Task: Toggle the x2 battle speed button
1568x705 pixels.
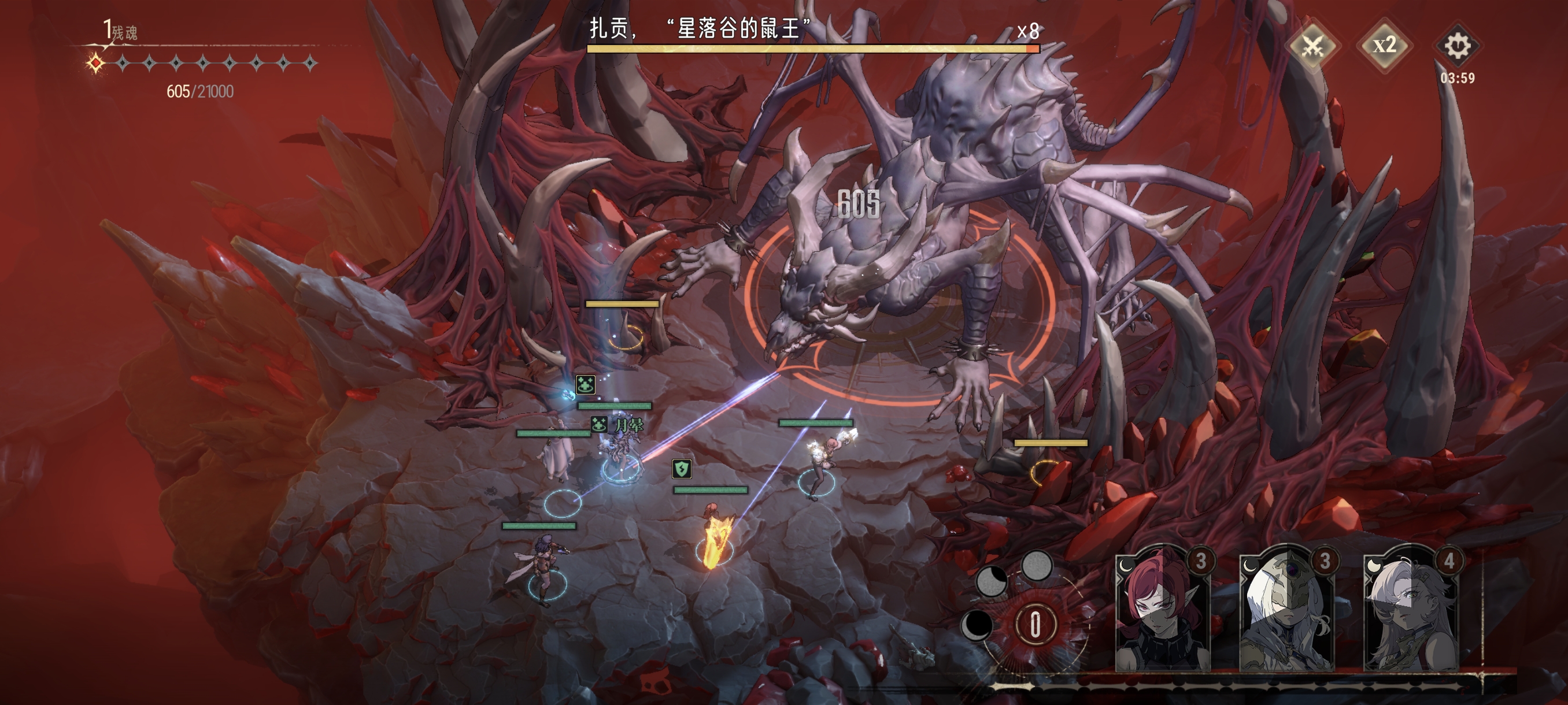Action: click(x=1384, y=46)
